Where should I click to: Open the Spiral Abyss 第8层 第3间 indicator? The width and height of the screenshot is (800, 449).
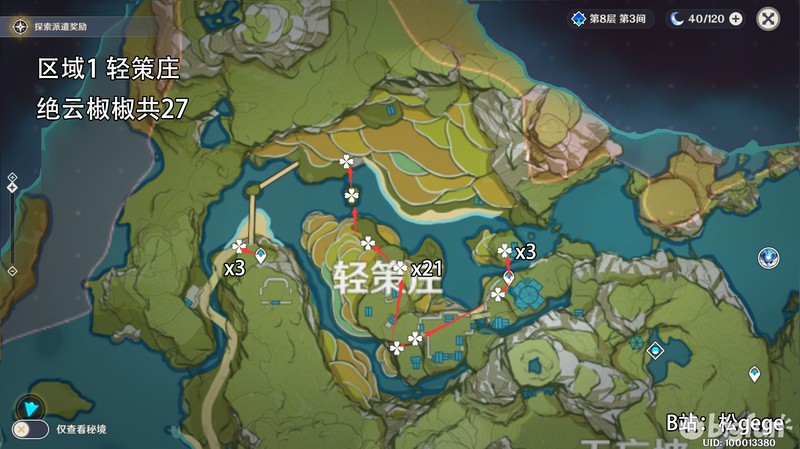click(x=610, y=19)
